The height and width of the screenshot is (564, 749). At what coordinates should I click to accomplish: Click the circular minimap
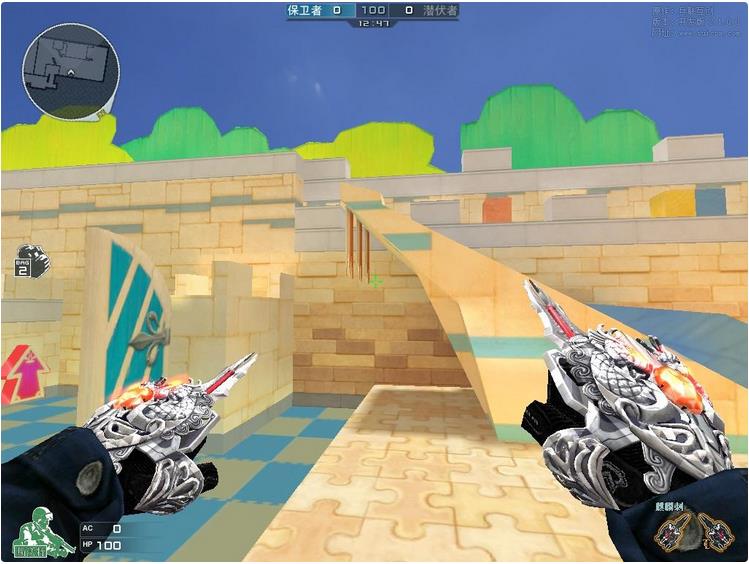70,71
